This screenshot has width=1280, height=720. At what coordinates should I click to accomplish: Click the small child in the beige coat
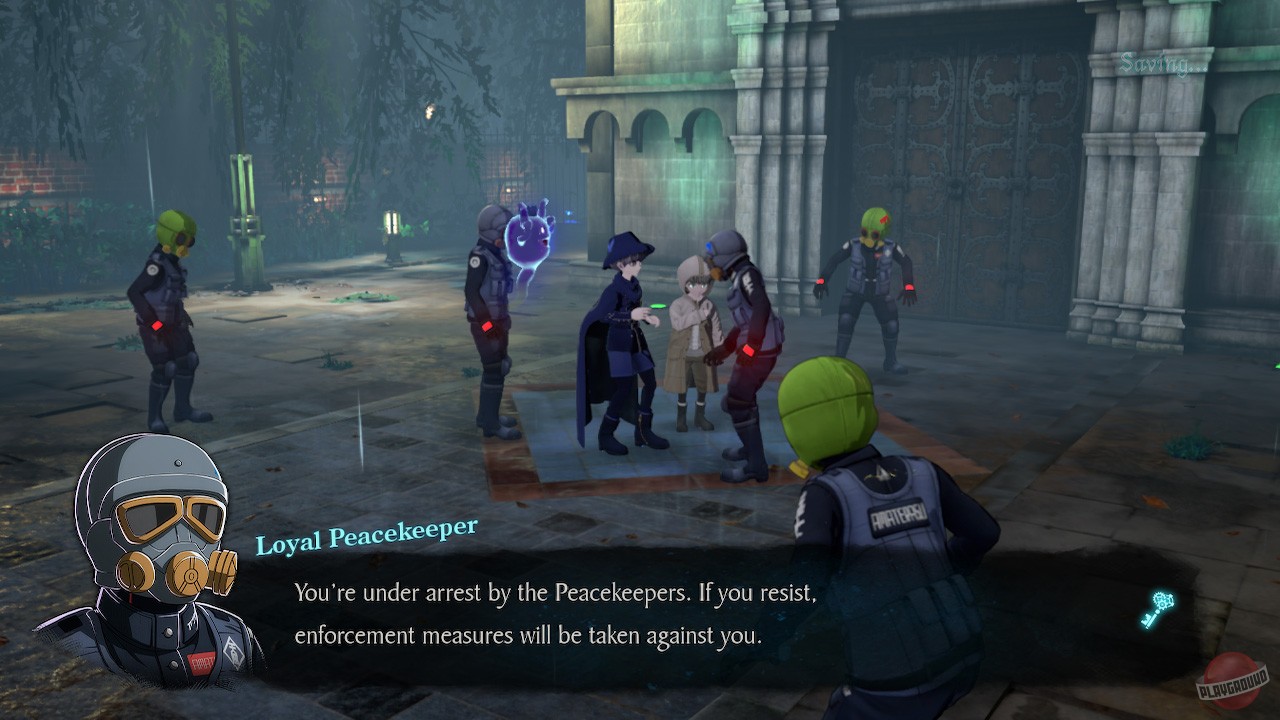pos(690,330)
